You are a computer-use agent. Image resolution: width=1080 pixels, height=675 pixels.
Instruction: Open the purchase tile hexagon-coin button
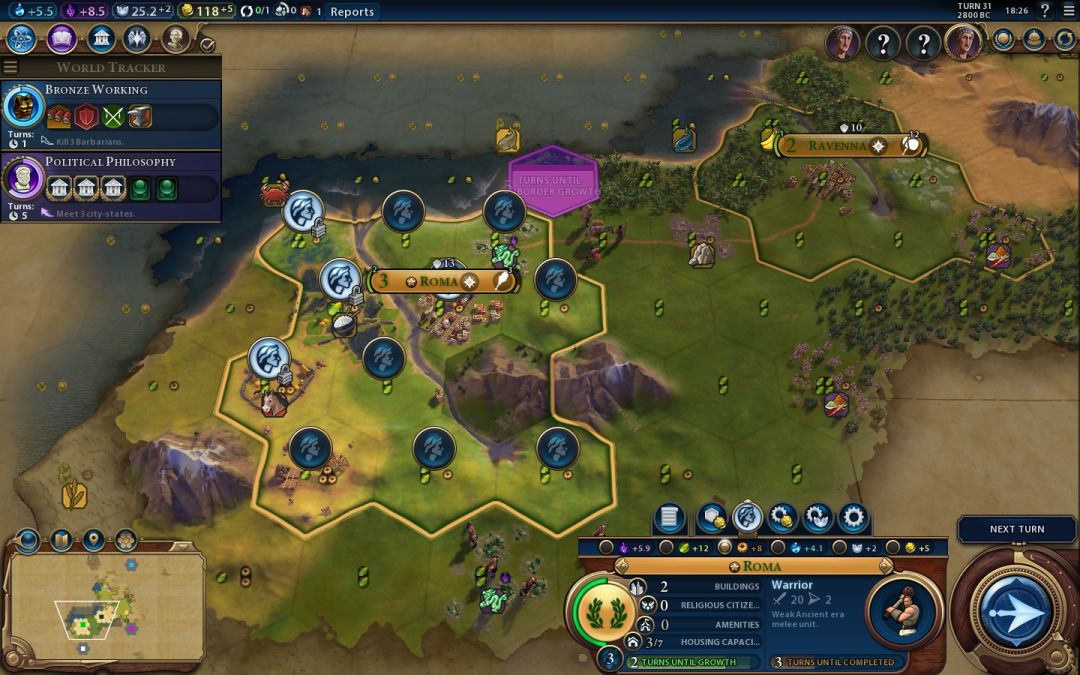pos(711,518)
